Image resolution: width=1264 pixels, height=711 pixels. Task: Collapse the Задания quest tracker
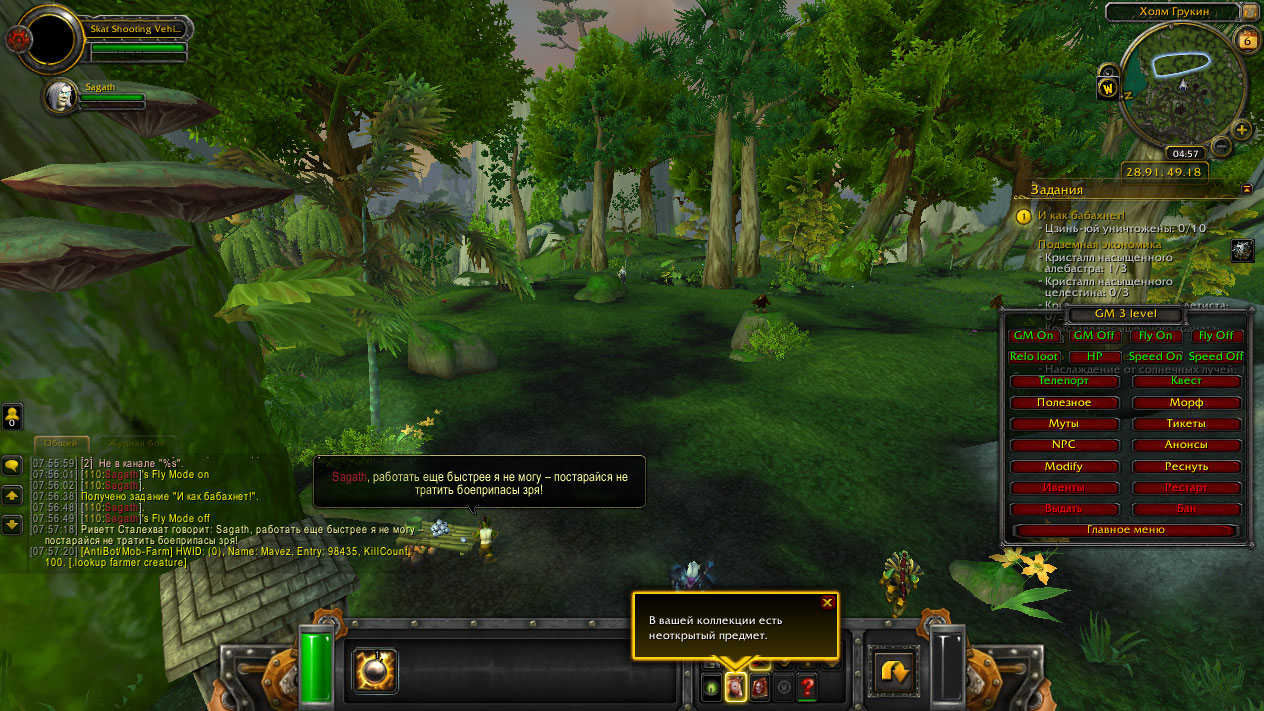pyautogui.click(x=1247, y=188)
